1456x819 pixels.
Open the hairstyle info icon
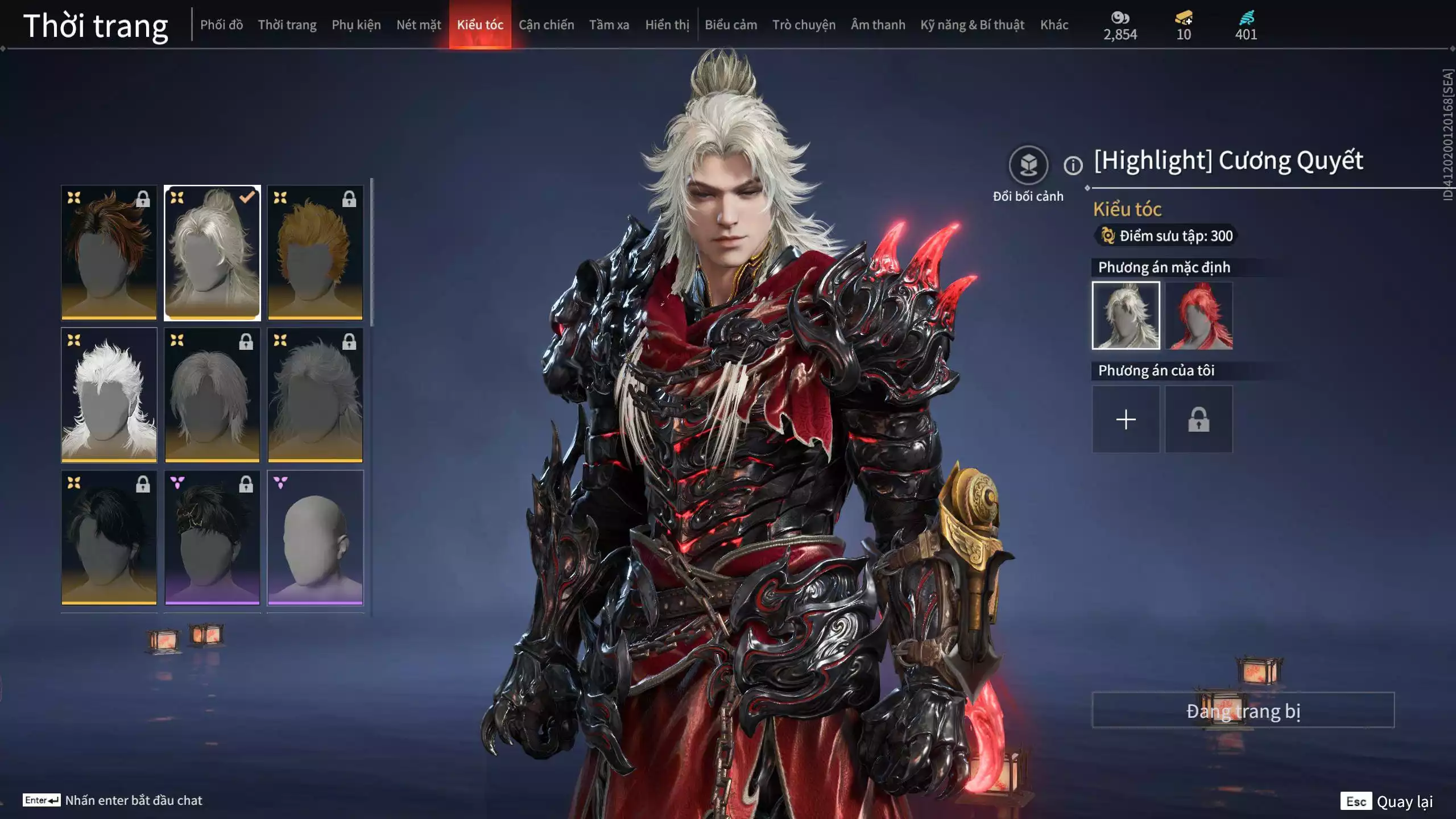[1073, 166]
